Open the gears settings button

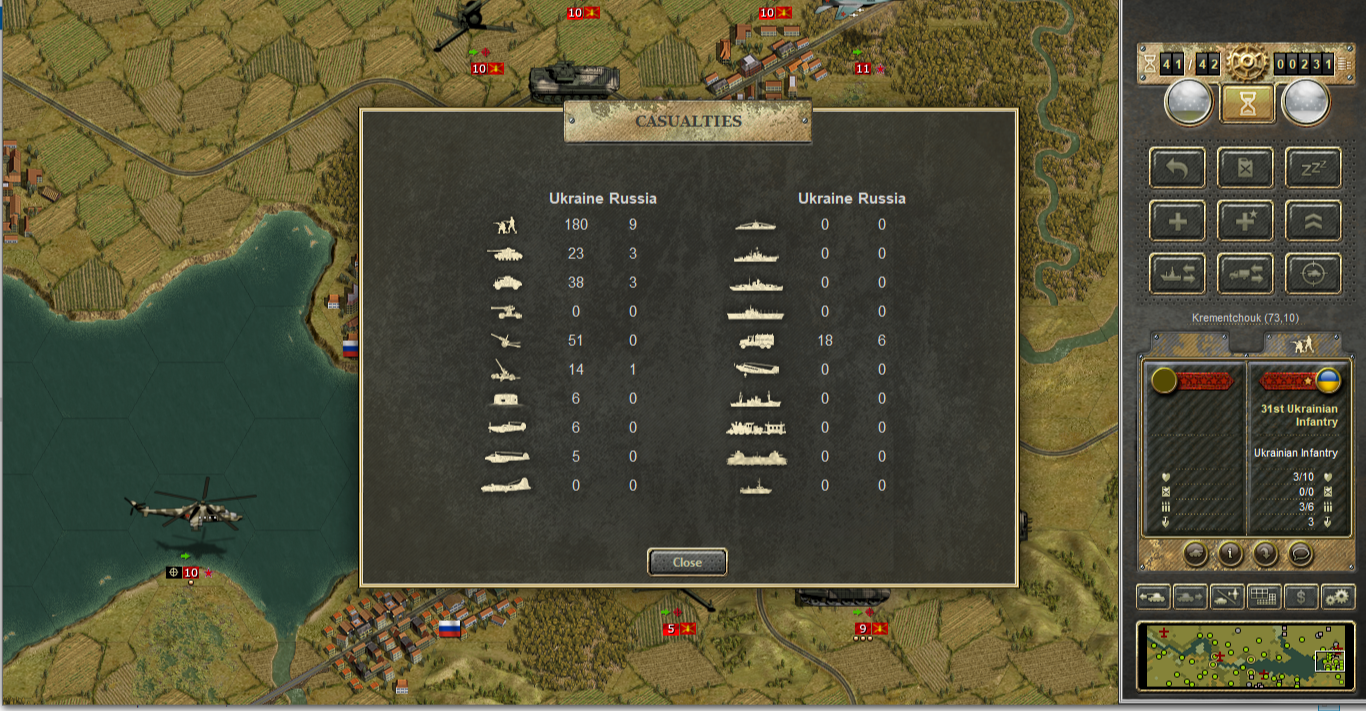click(x=1338, y=597)
